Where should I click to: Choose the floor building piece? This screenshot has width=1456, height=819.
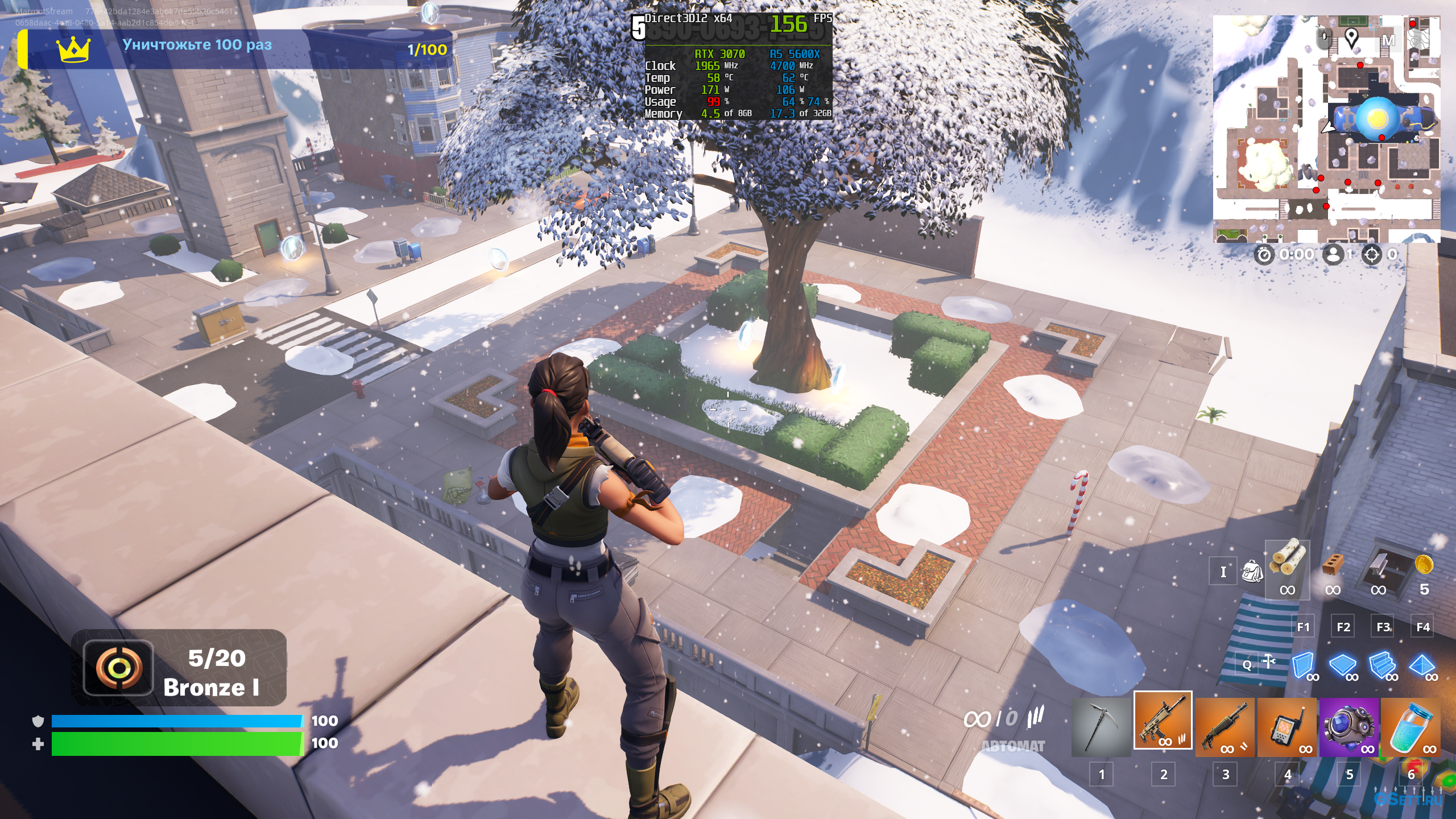[1343, 664]
